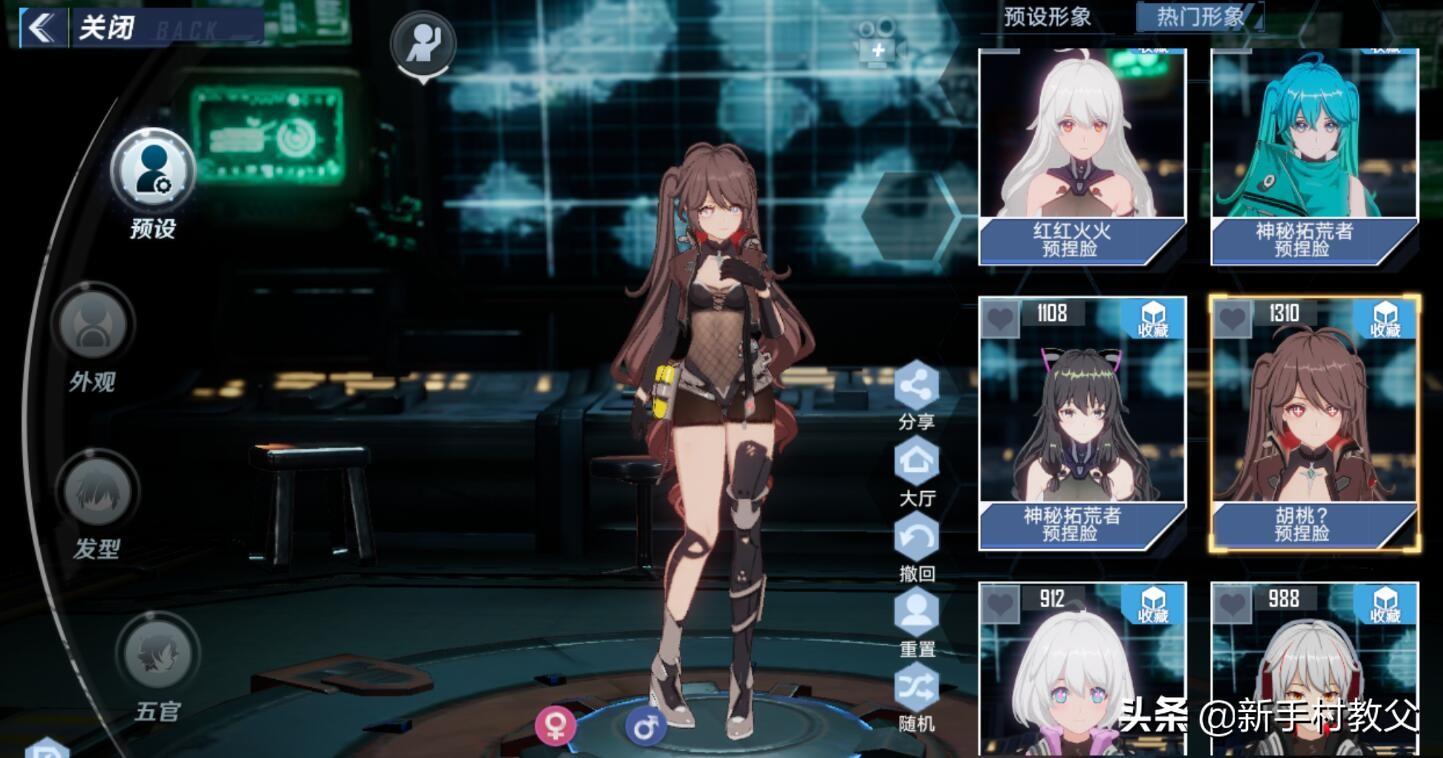Choose the 红红火火 white-haired preset

(x=1081, y=155)
